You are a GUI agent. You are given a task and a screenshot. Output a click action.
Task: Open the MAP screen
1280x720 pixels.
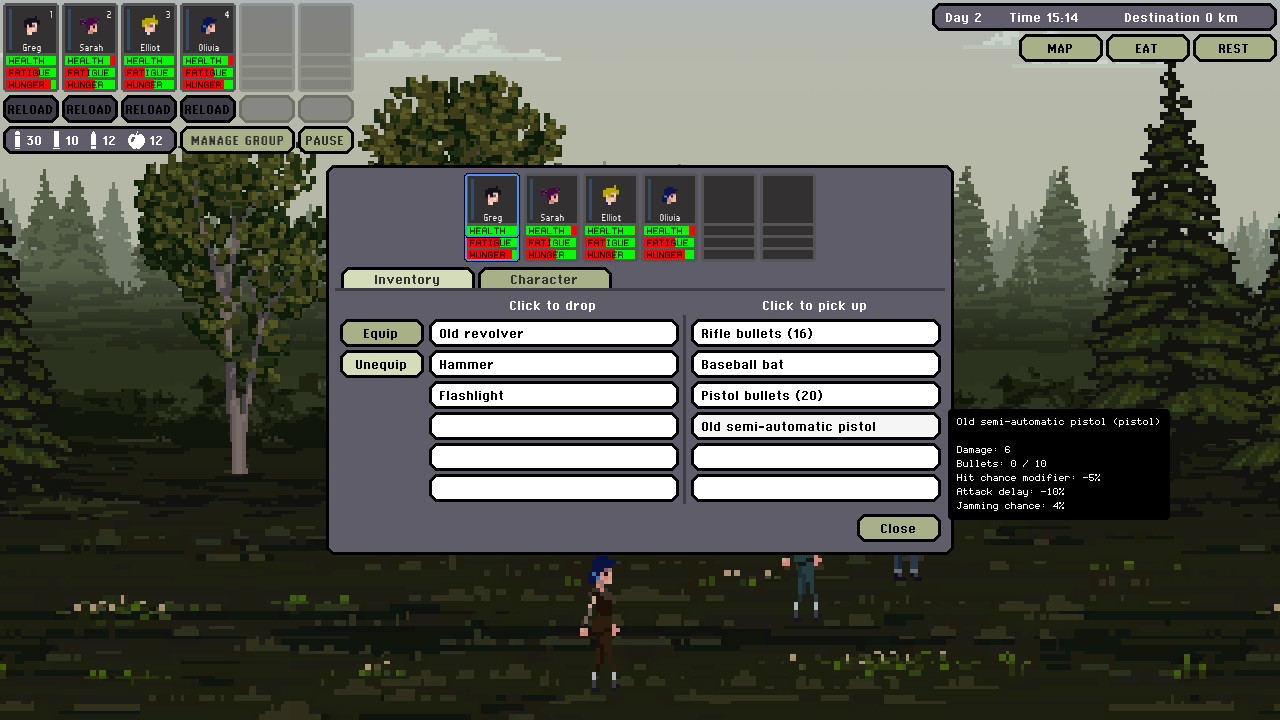1060,47
